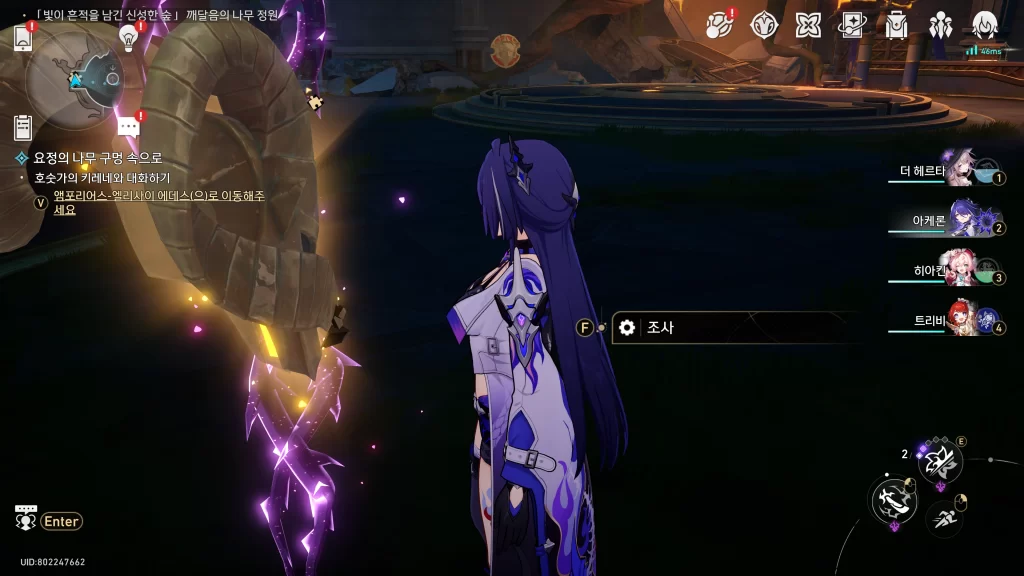Image resolution: width=1024 pixels, height=576 pixels.
Task: Open the speech bubble messages icon
Action: point(128,126)
